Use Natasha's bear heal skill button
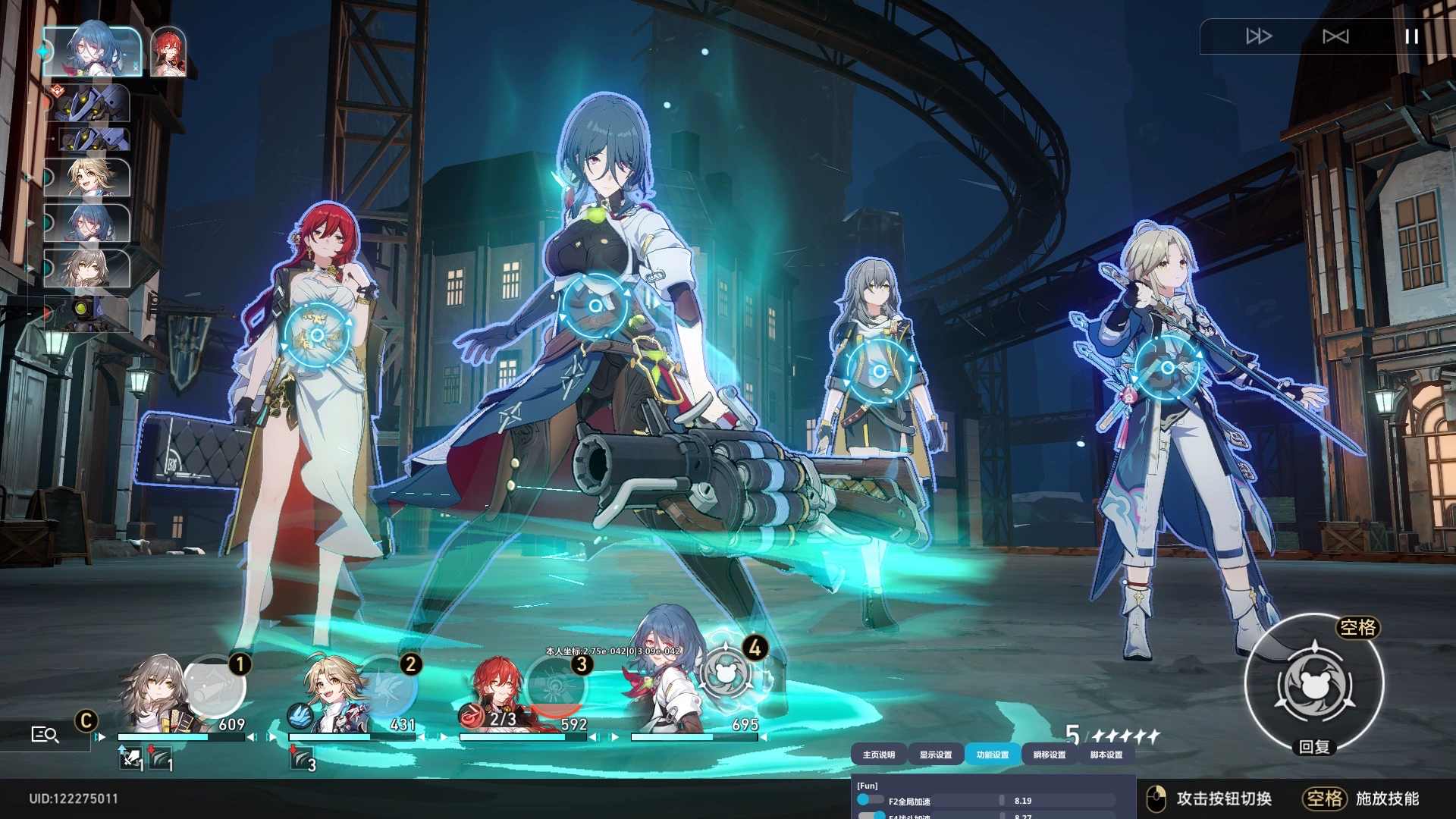The width and height of the screenshot is (1456, 819). [x=1314, y=682]
